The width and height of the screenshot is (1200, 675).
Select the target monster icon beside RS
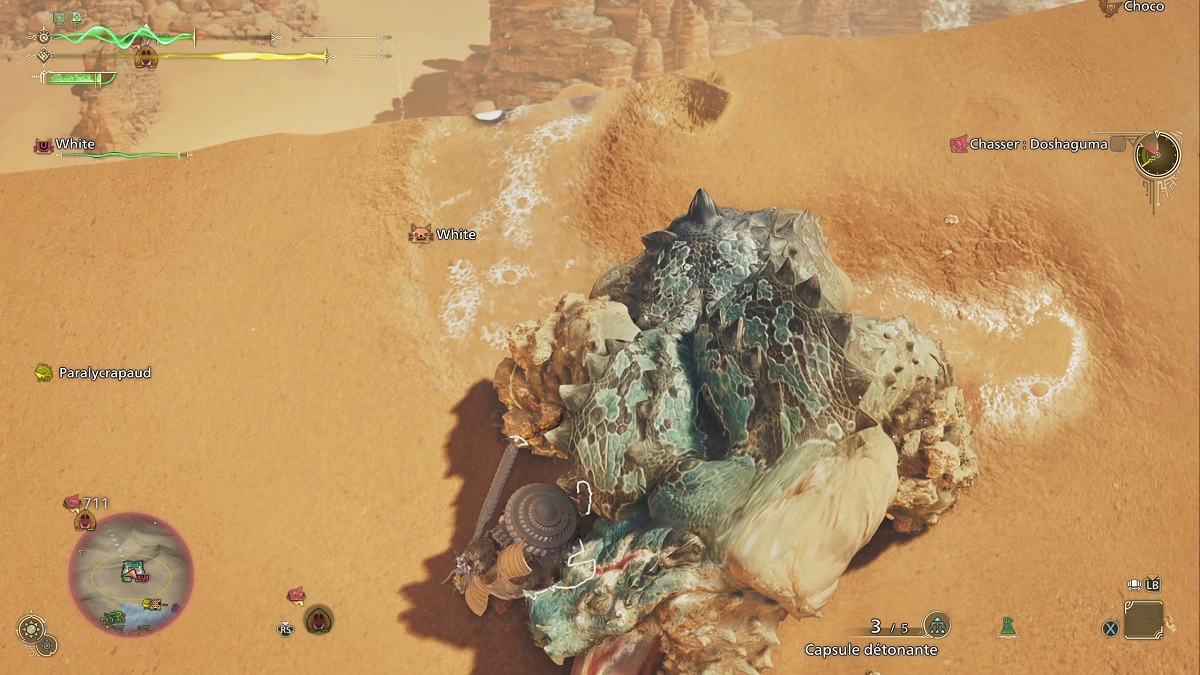tap(319, 620)
